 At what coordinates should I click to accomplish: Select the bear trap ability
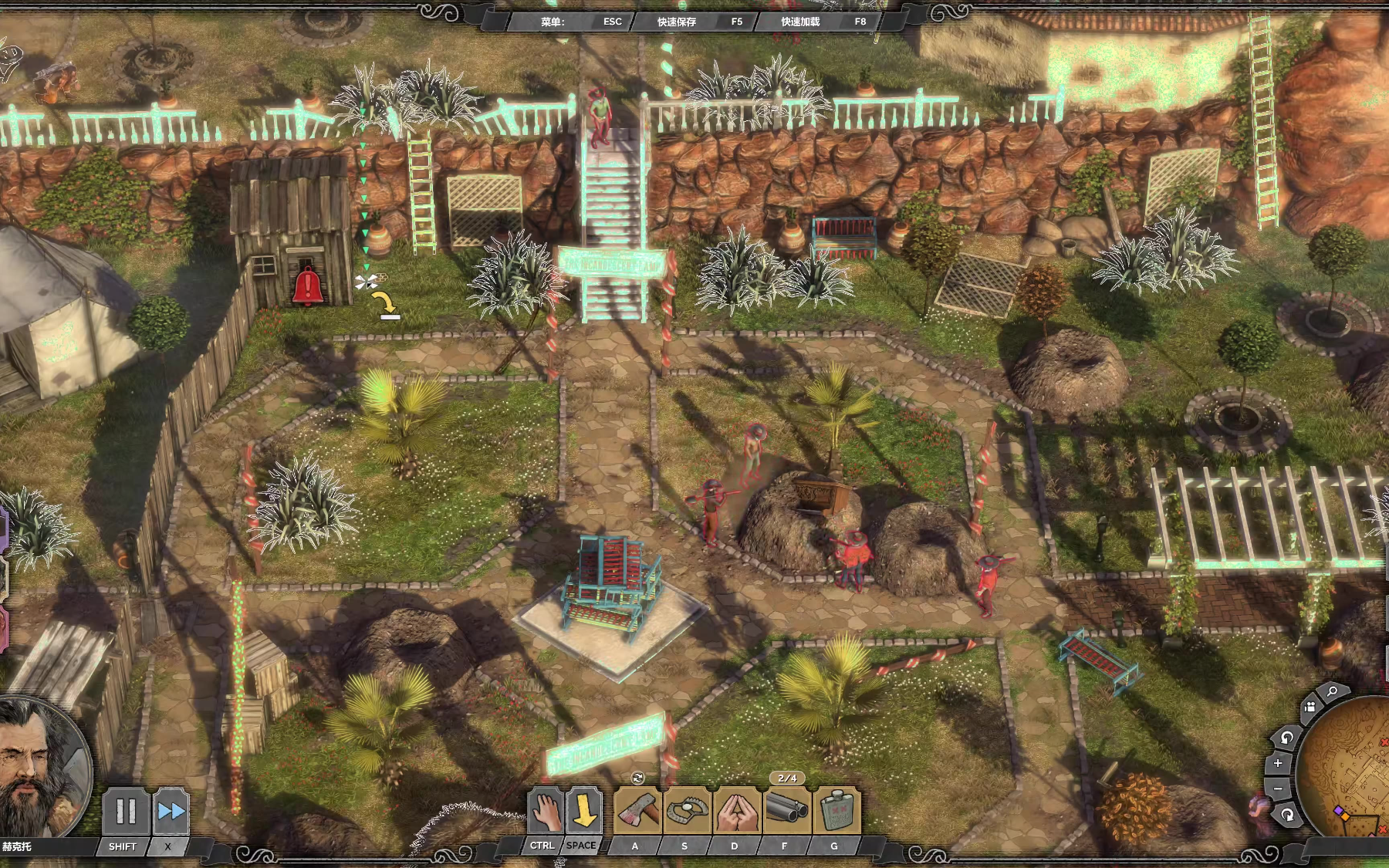687,812
